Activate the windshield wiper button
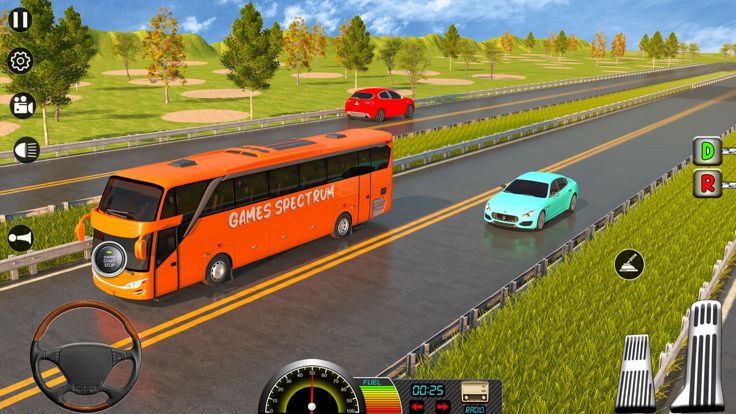 629,264
